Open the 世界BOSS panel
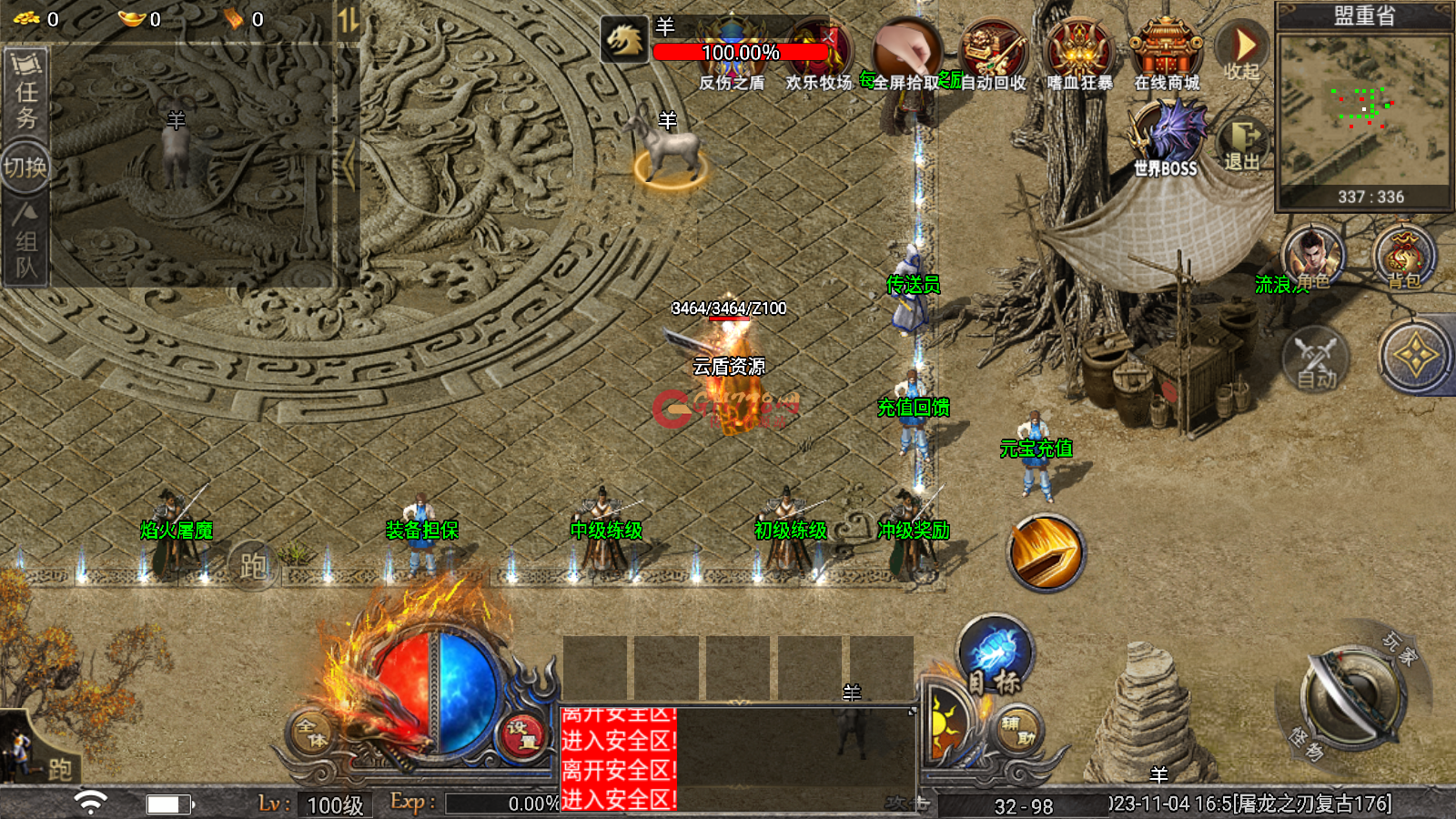 tap(1166, 136)
